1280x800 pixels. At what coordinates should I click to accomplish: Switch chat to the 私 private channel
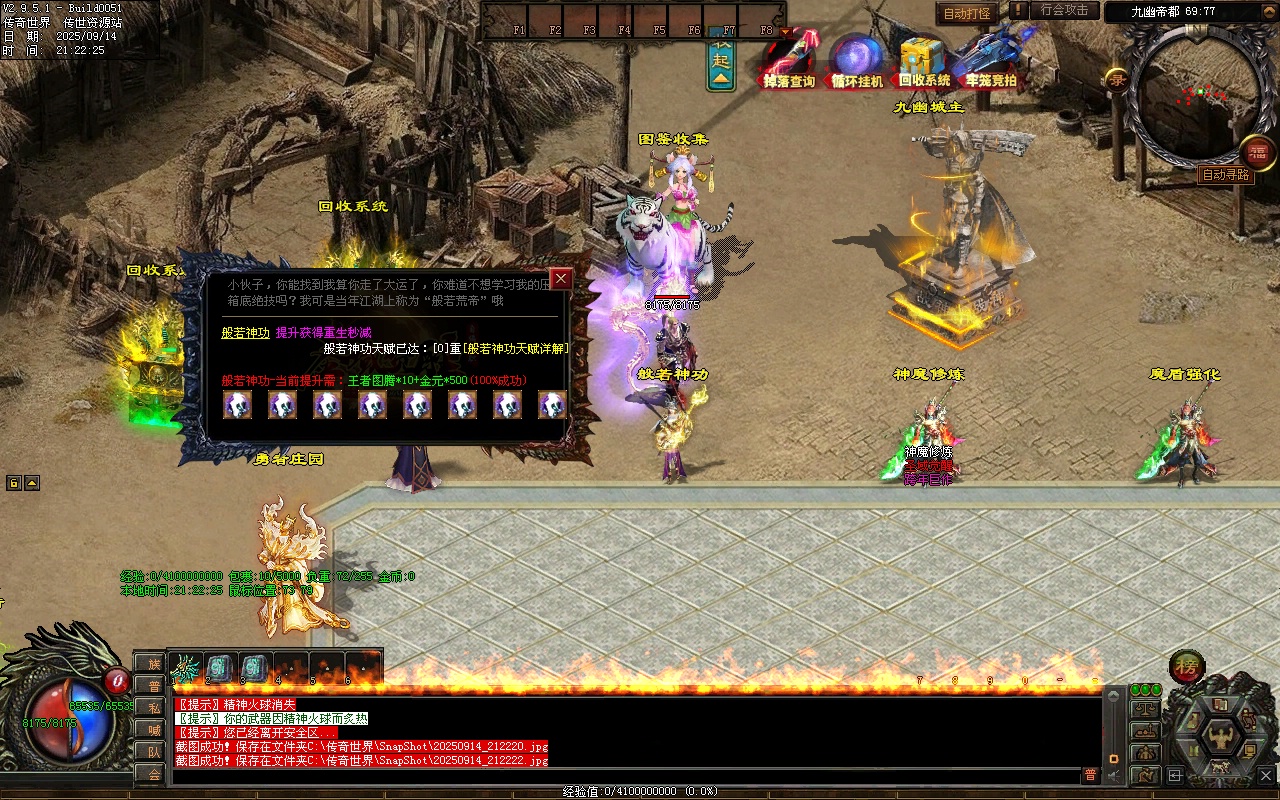(152, 707)
